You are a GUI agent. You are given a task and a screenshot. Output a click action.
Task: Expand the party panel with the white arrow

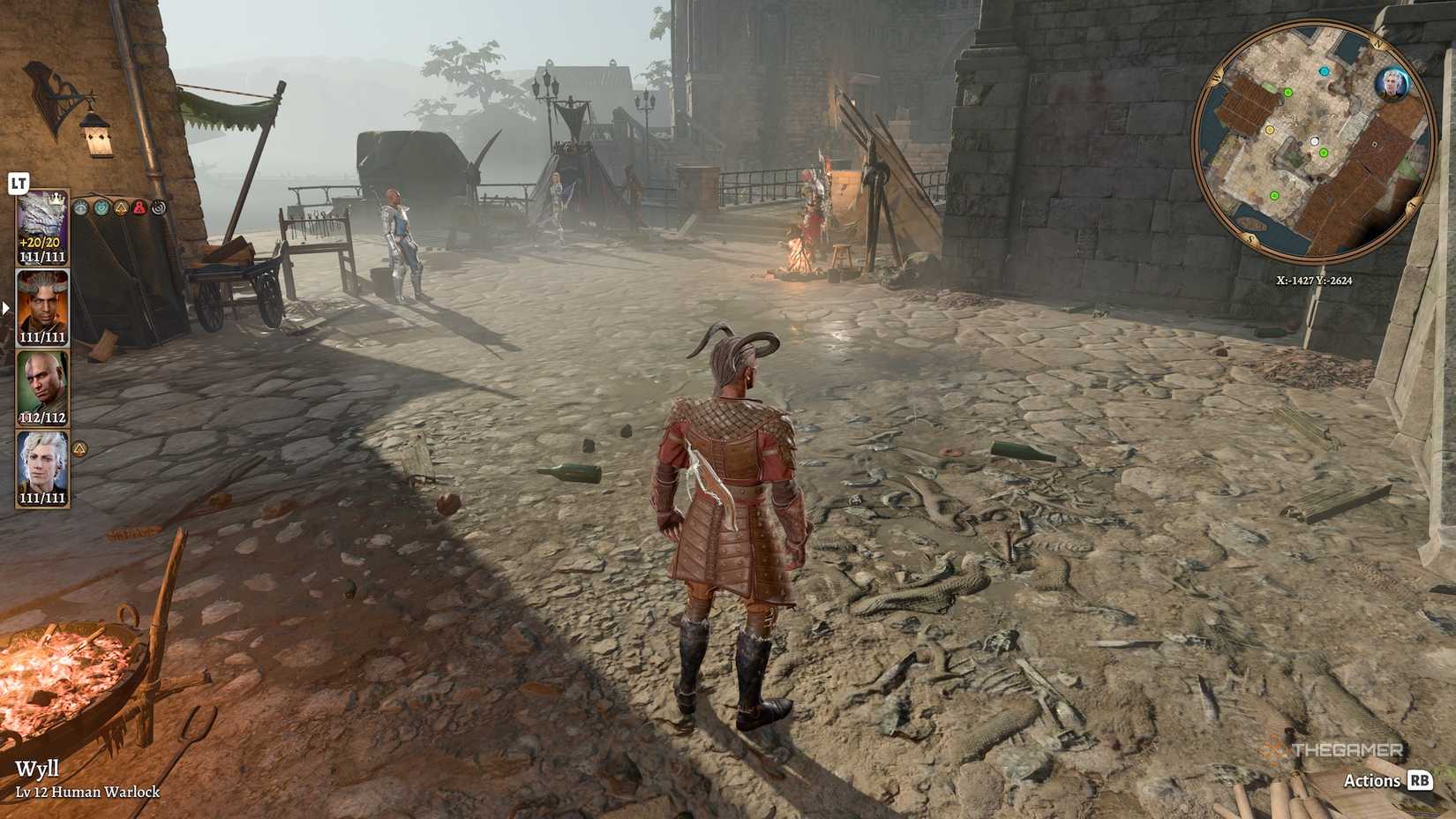tap(5, 307)
